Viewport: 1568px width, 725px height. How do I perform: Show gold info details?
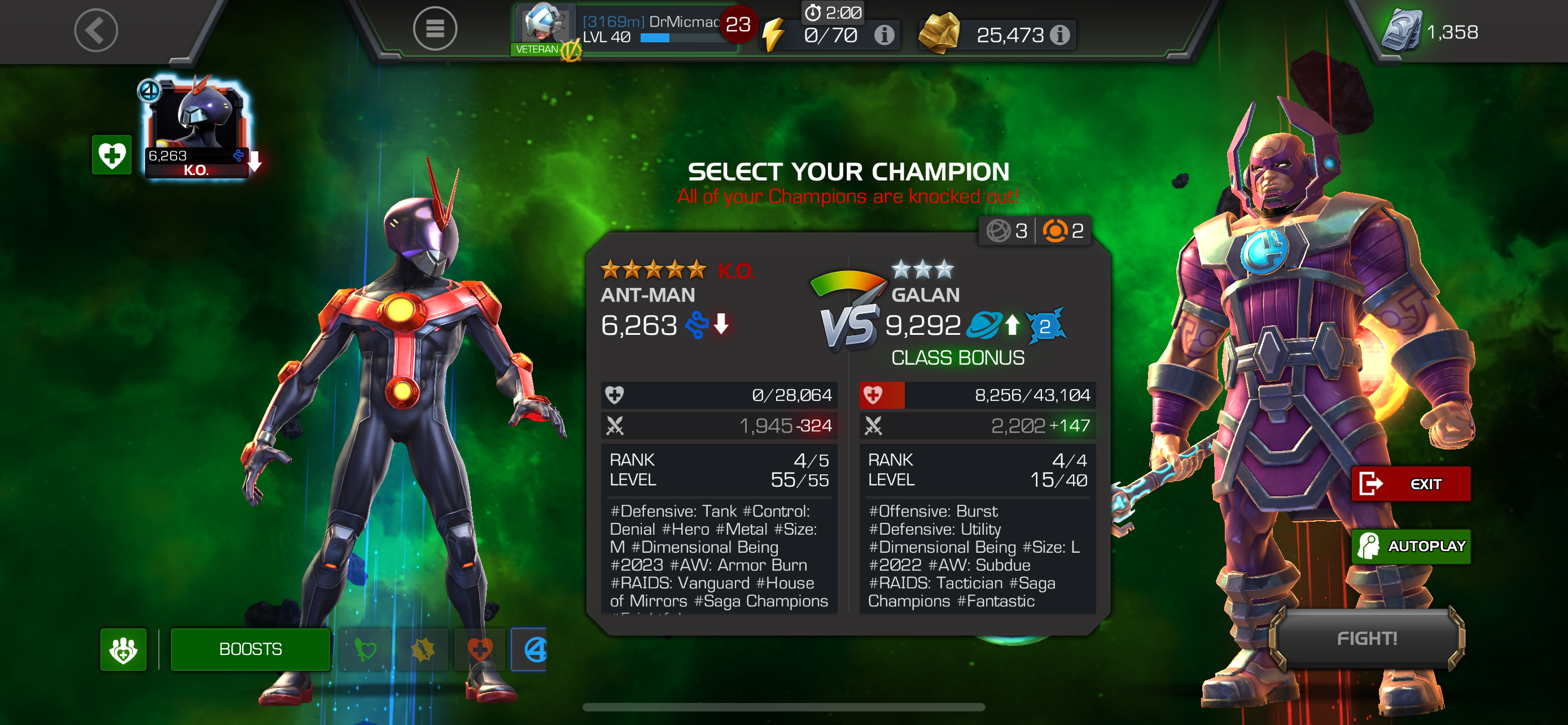pos(1060,36)
